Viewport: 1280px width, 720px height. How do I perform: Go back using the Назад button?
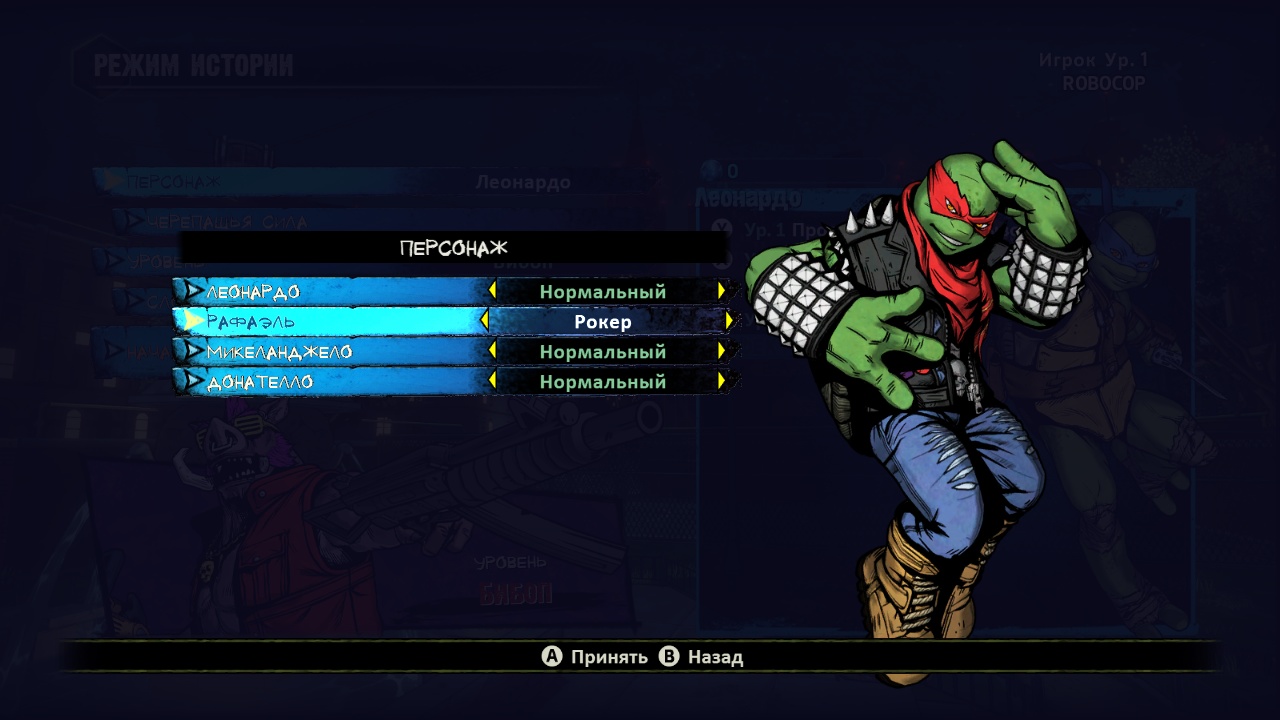click(x=702, y=657)
